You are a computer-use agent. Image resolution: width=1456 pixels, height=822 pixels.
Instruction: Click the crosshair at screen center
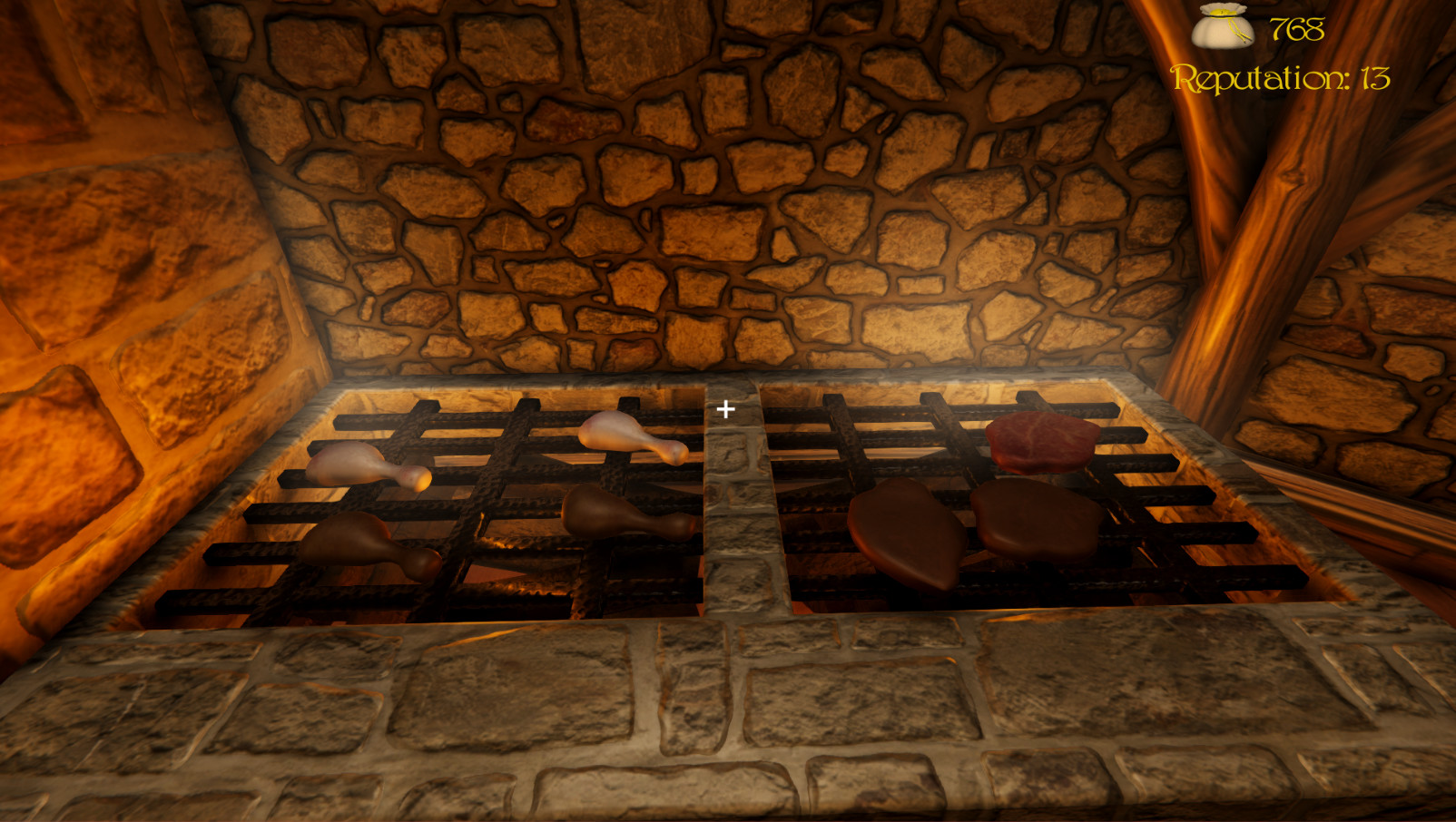click(x=725, y=409)
